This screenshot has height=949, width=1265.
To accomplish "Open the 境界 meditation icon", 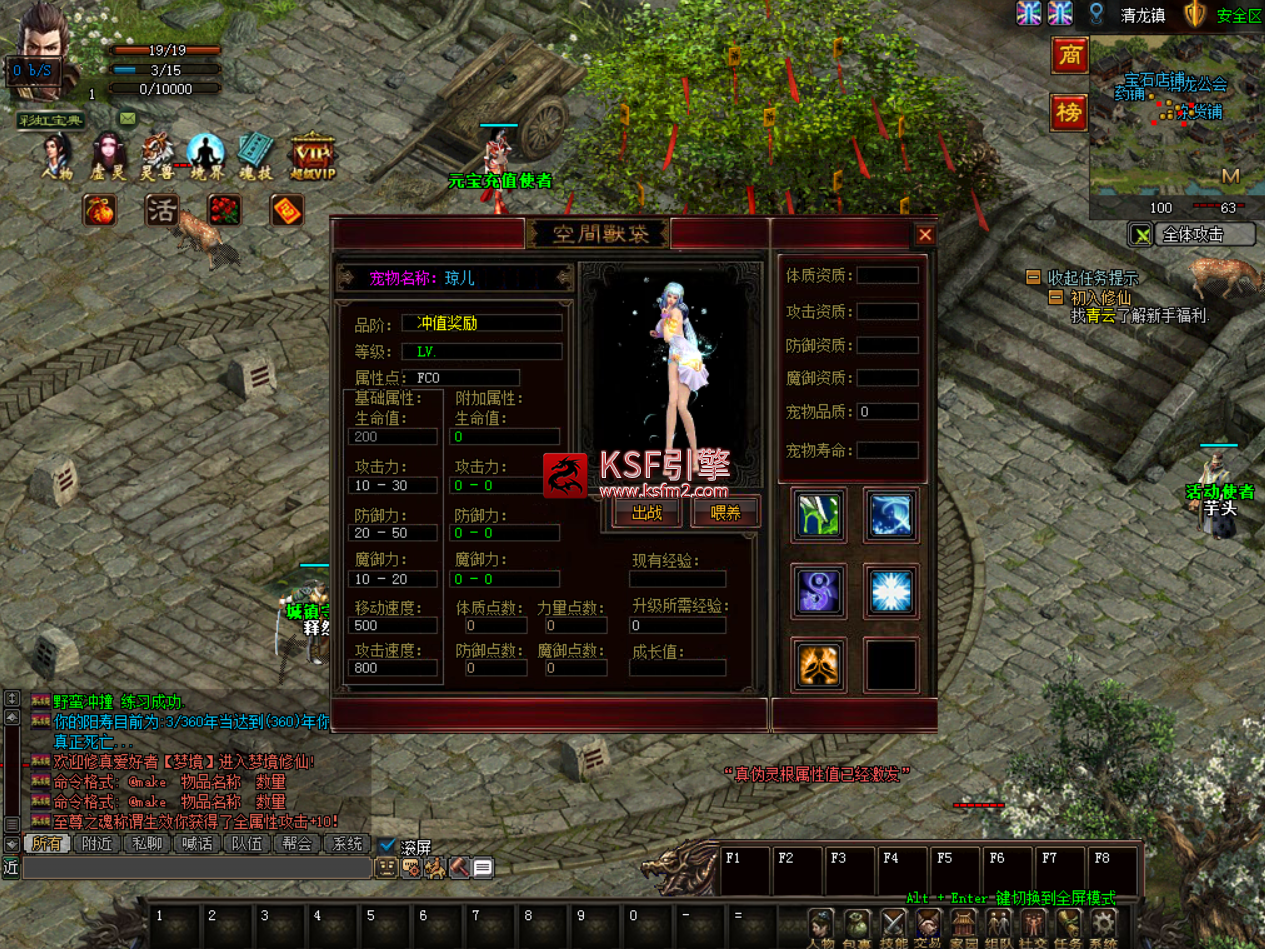I will pos(206,155).
